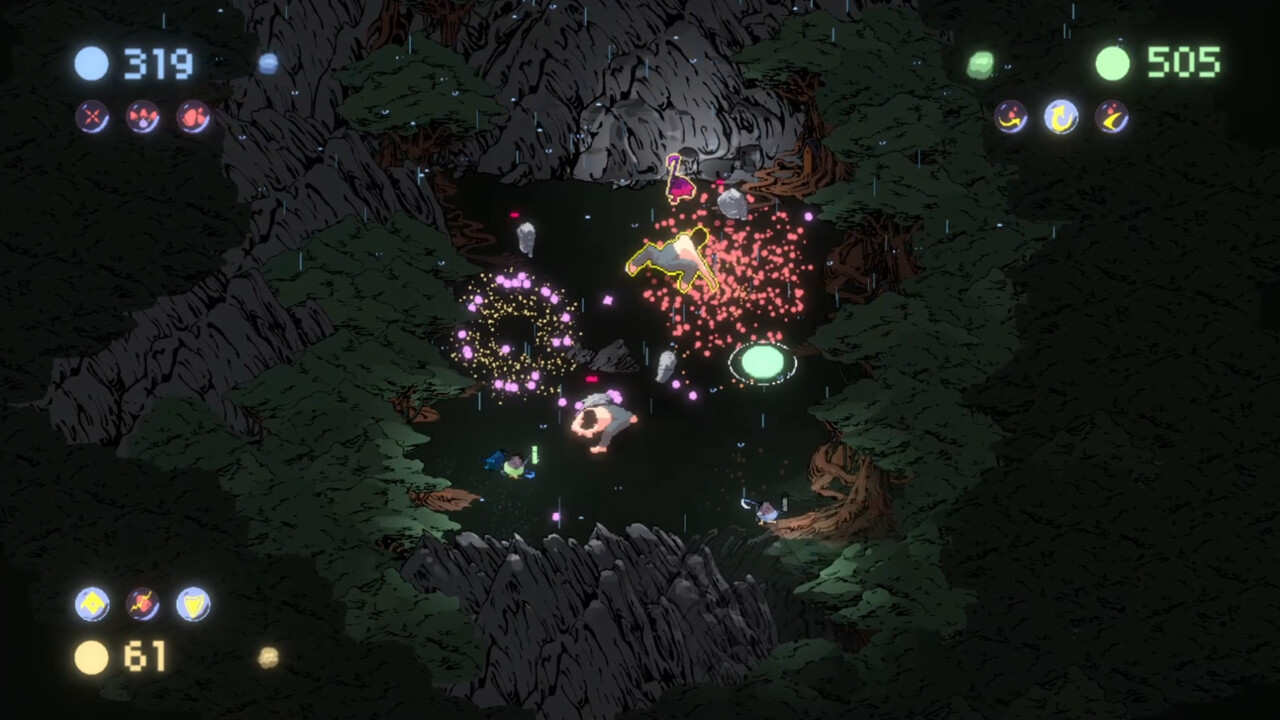This screenshot has width=1280, height=720.
Task: Click the crescent swoosh ability icon
Action: pyautogui.click(x=1113, y=117)
